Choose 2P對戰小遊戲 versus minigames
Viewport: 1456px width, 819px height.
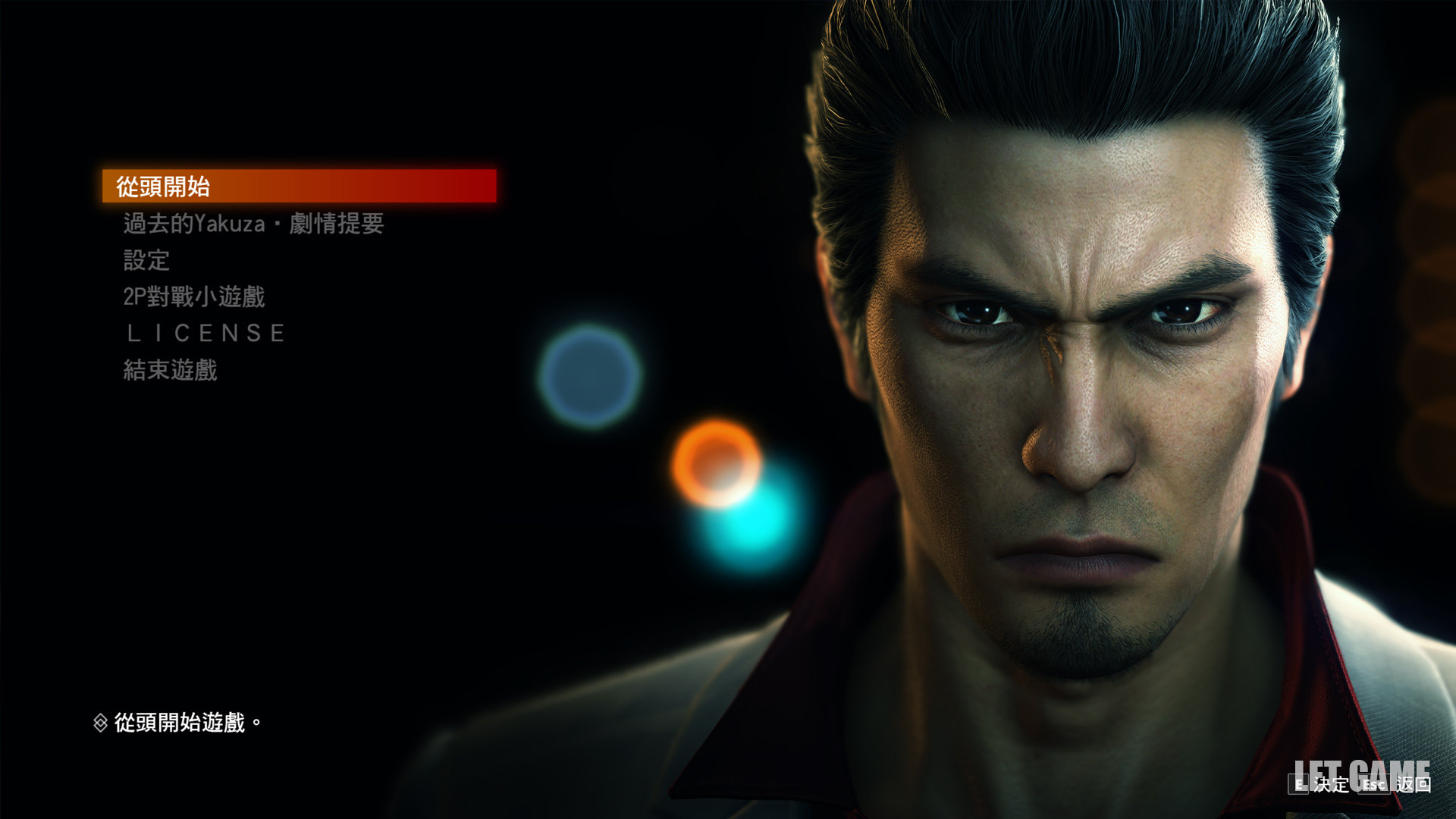(194, 297)
